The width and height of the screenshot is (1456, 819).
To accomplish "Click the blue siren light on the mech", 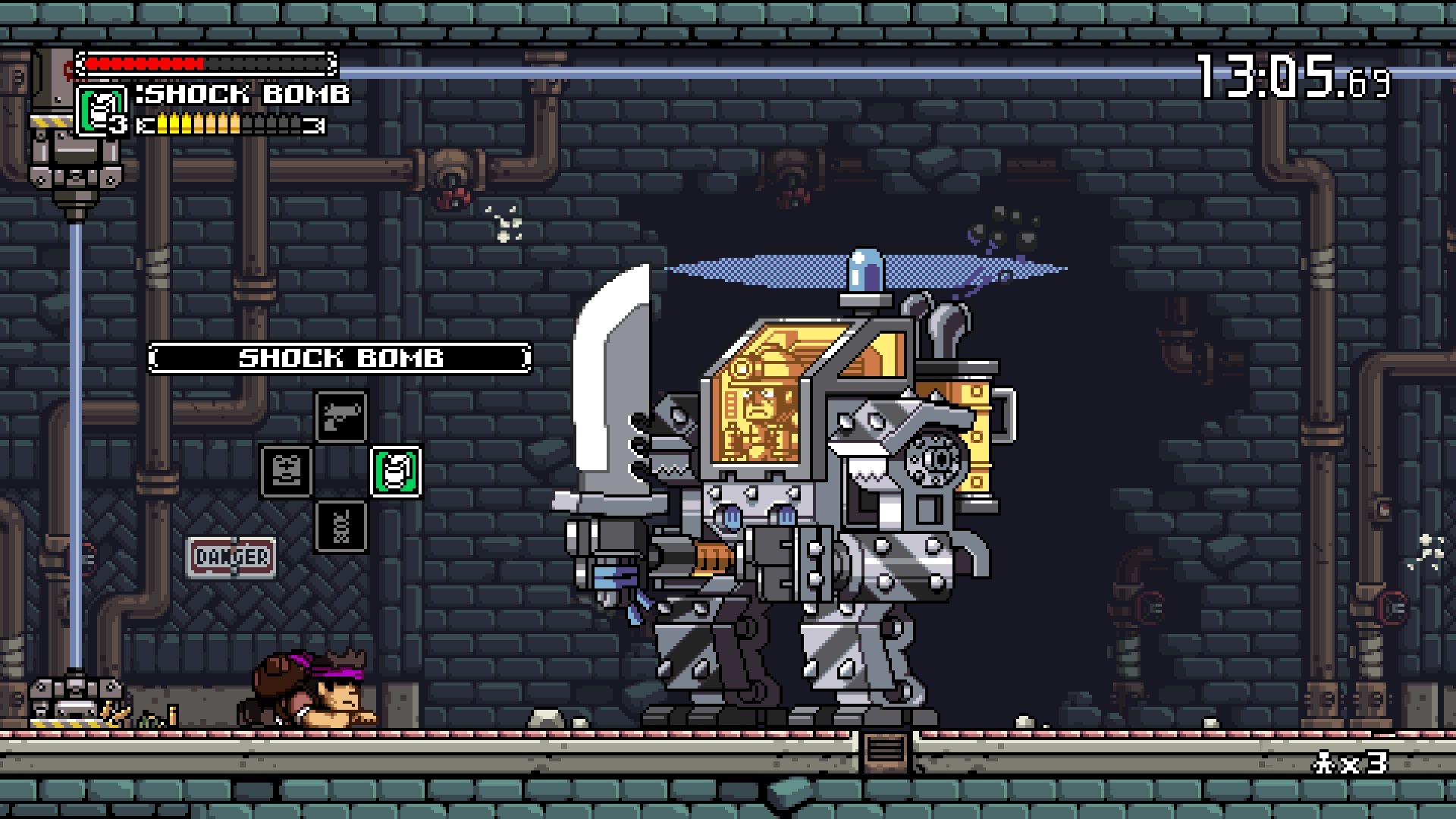I will 864,269.
